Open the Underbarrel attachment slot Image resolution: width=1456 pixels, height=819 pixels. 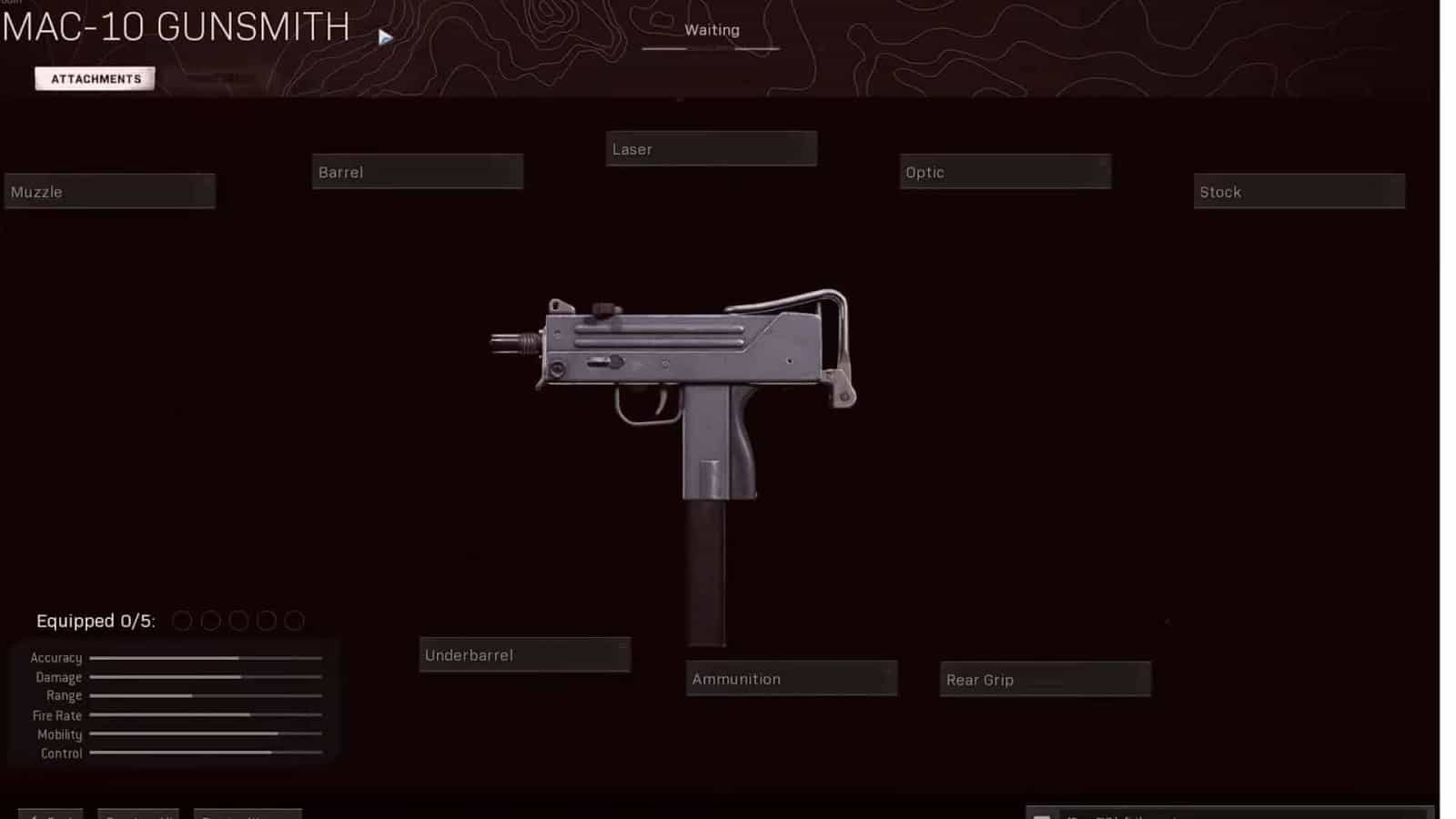tap(524, 653)
